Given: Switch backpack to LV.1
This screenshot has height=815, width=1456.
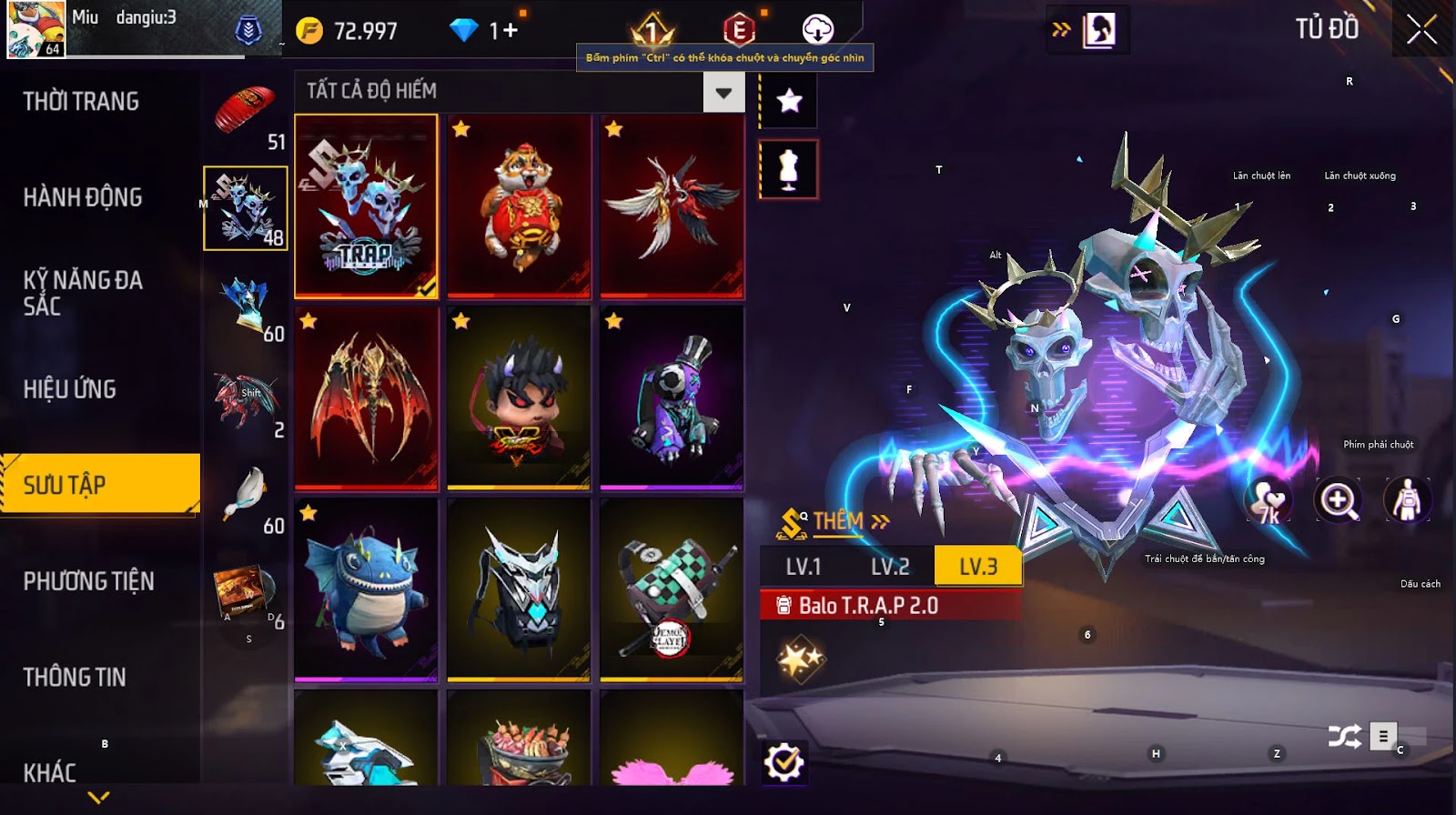Looking at the screenshot, I should [804, 567].
